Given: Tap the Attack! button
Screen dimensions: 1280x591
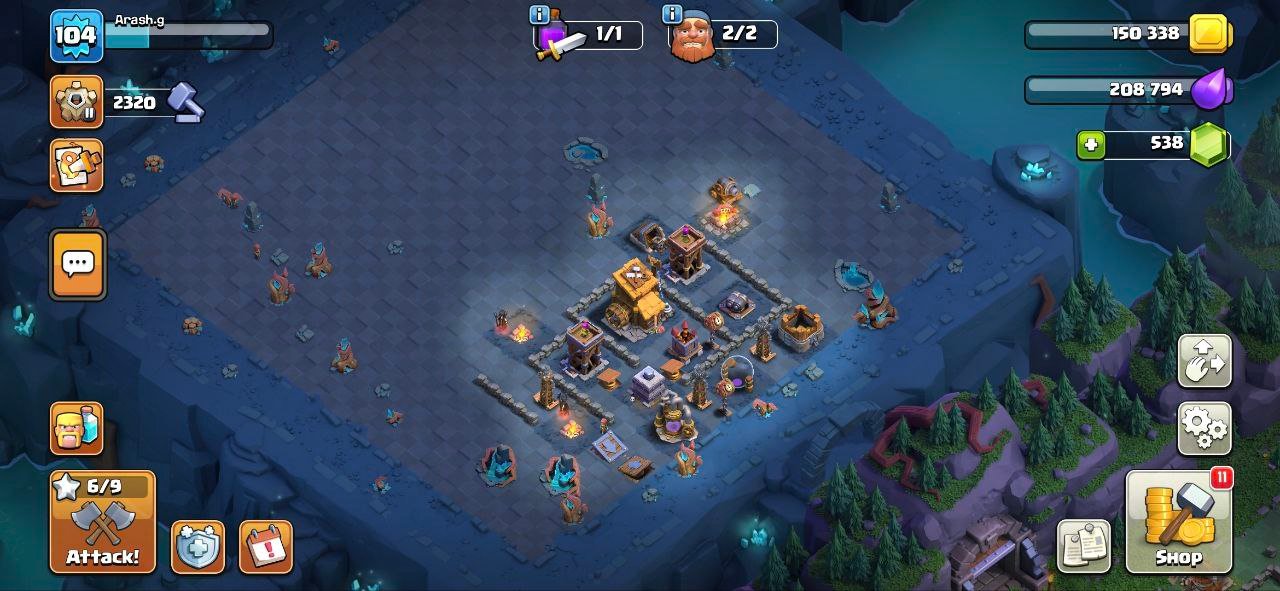Looking at the screenshot, I should 103,522.
